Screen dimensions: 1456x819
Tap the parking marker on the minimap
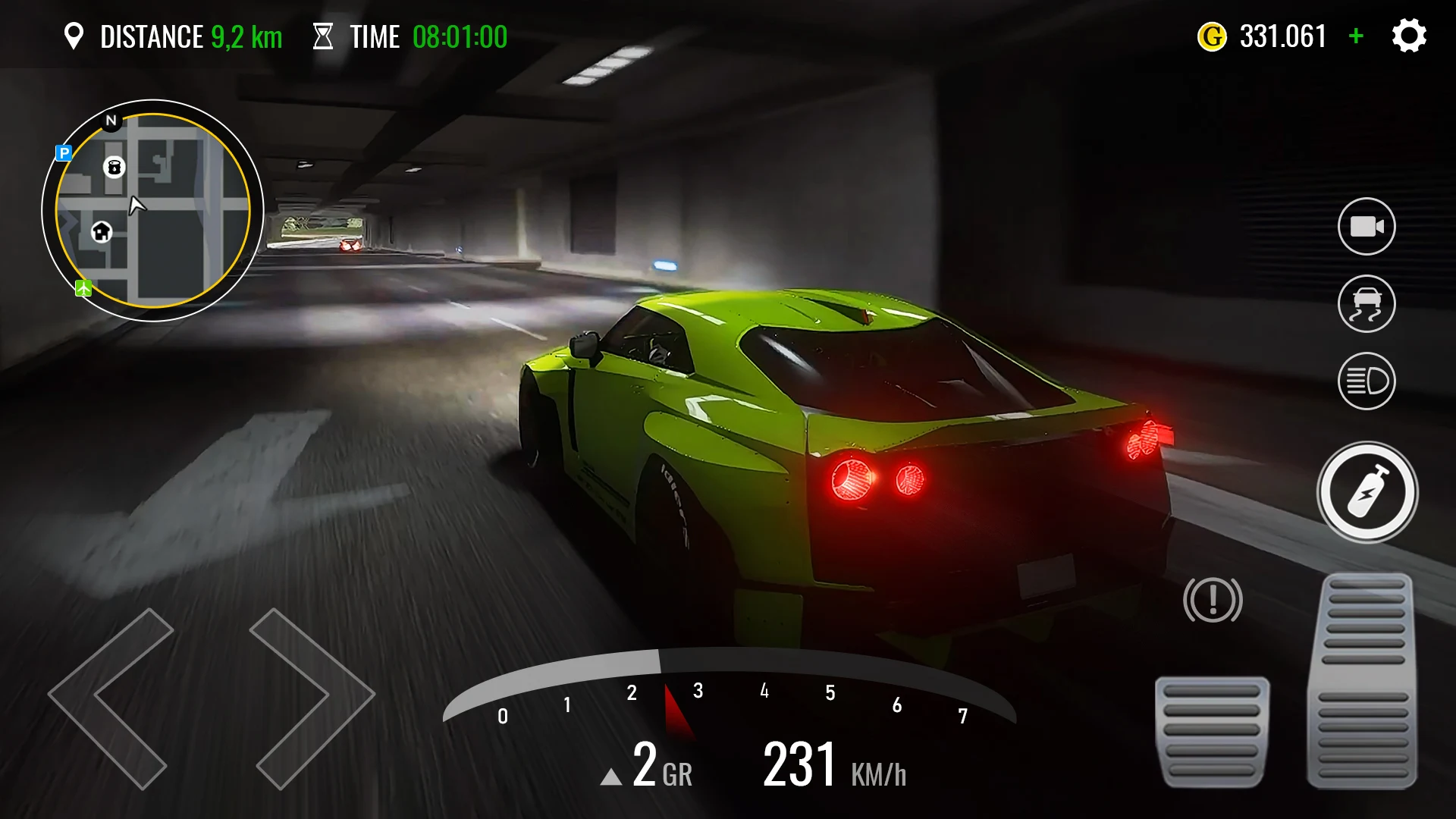pos(65,154)
